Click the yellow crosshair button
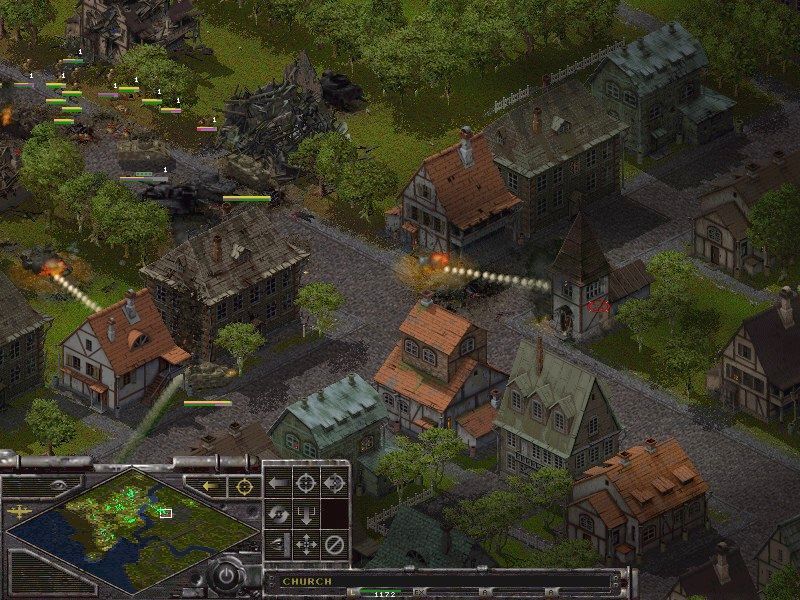 [243, 486]
